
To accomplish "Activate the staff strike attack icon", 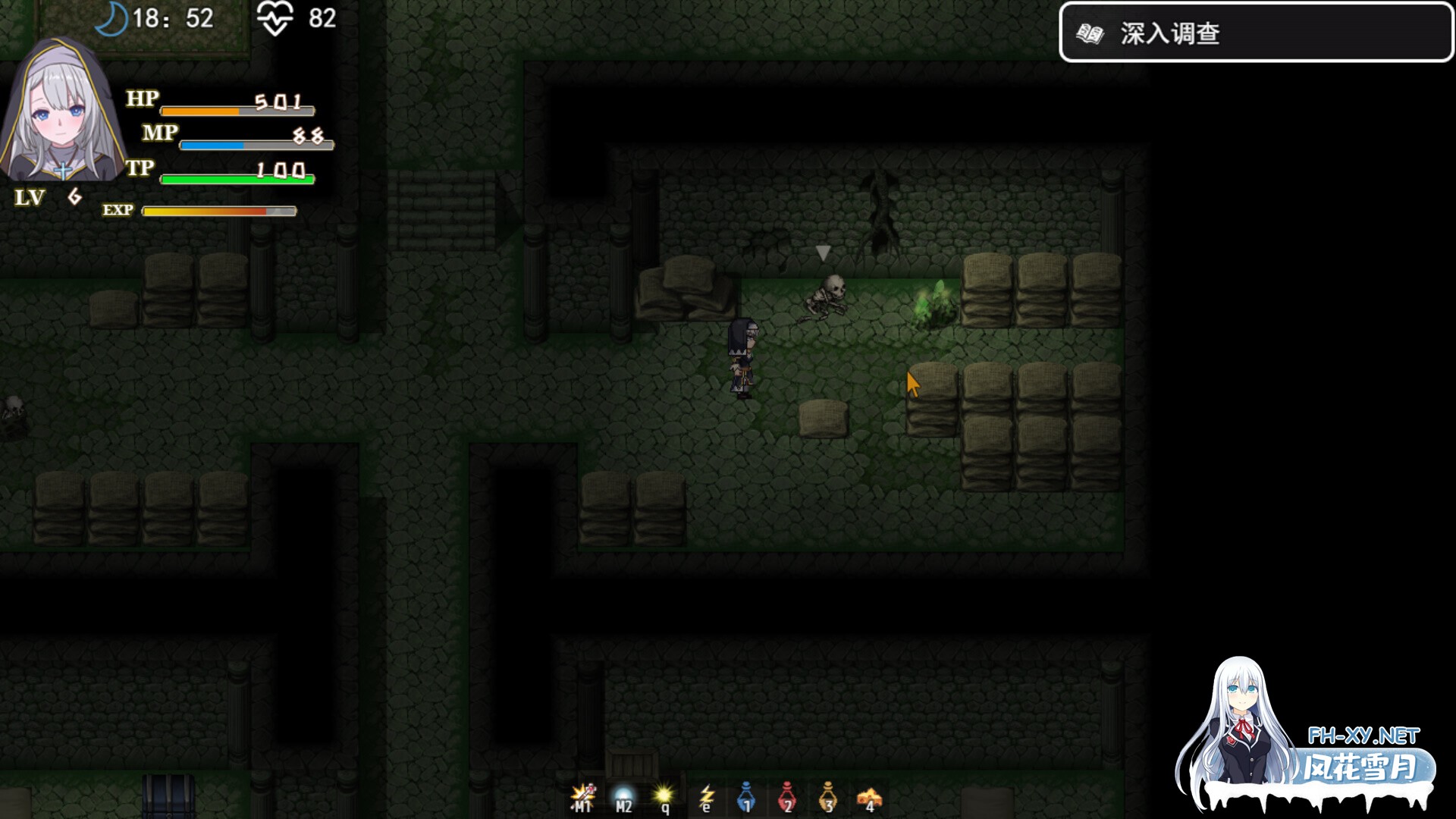I will click(x=582, y=796).
